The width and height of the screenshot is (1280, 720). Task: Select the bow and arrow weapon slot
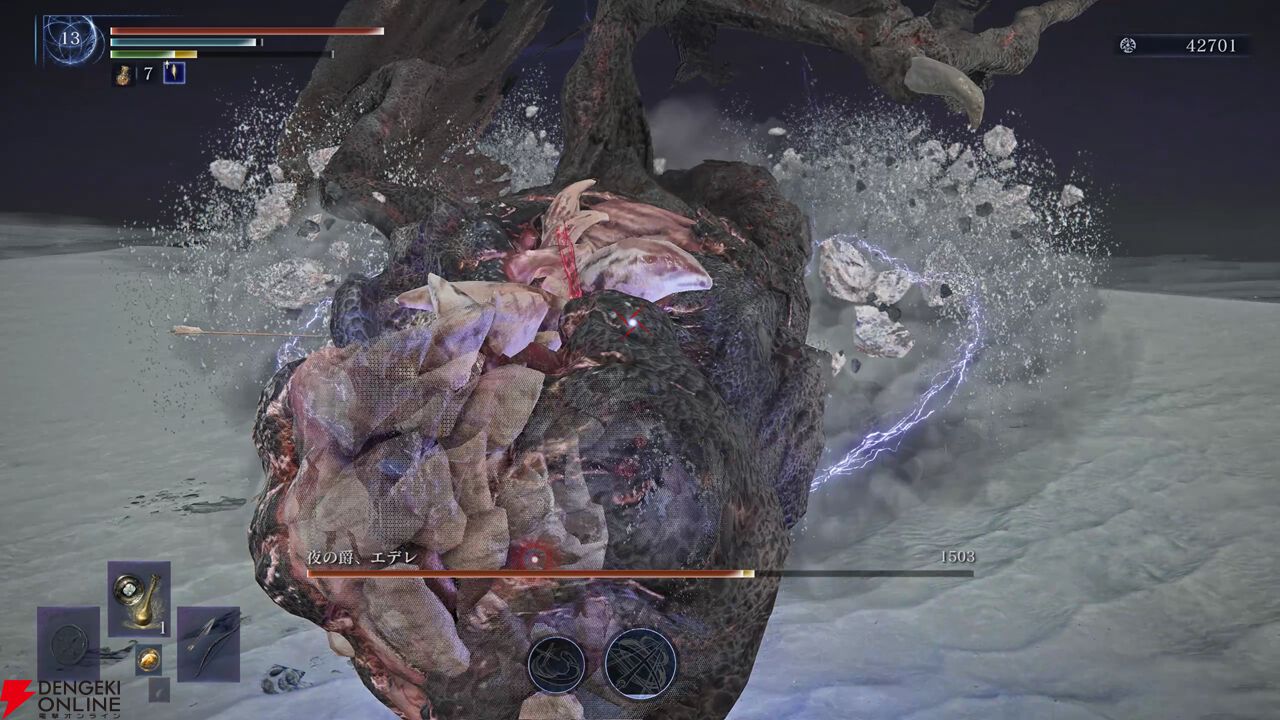click(x=209, y=644)
